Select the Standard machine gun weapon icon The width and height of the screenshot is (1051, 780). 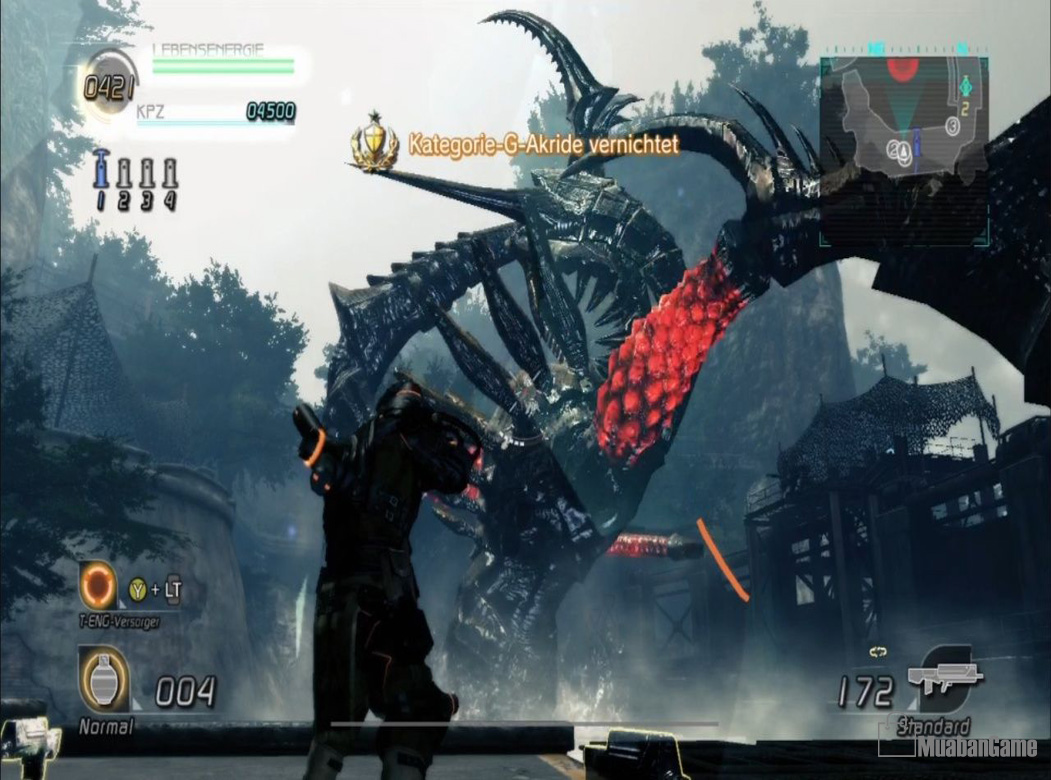click(944, 678)
